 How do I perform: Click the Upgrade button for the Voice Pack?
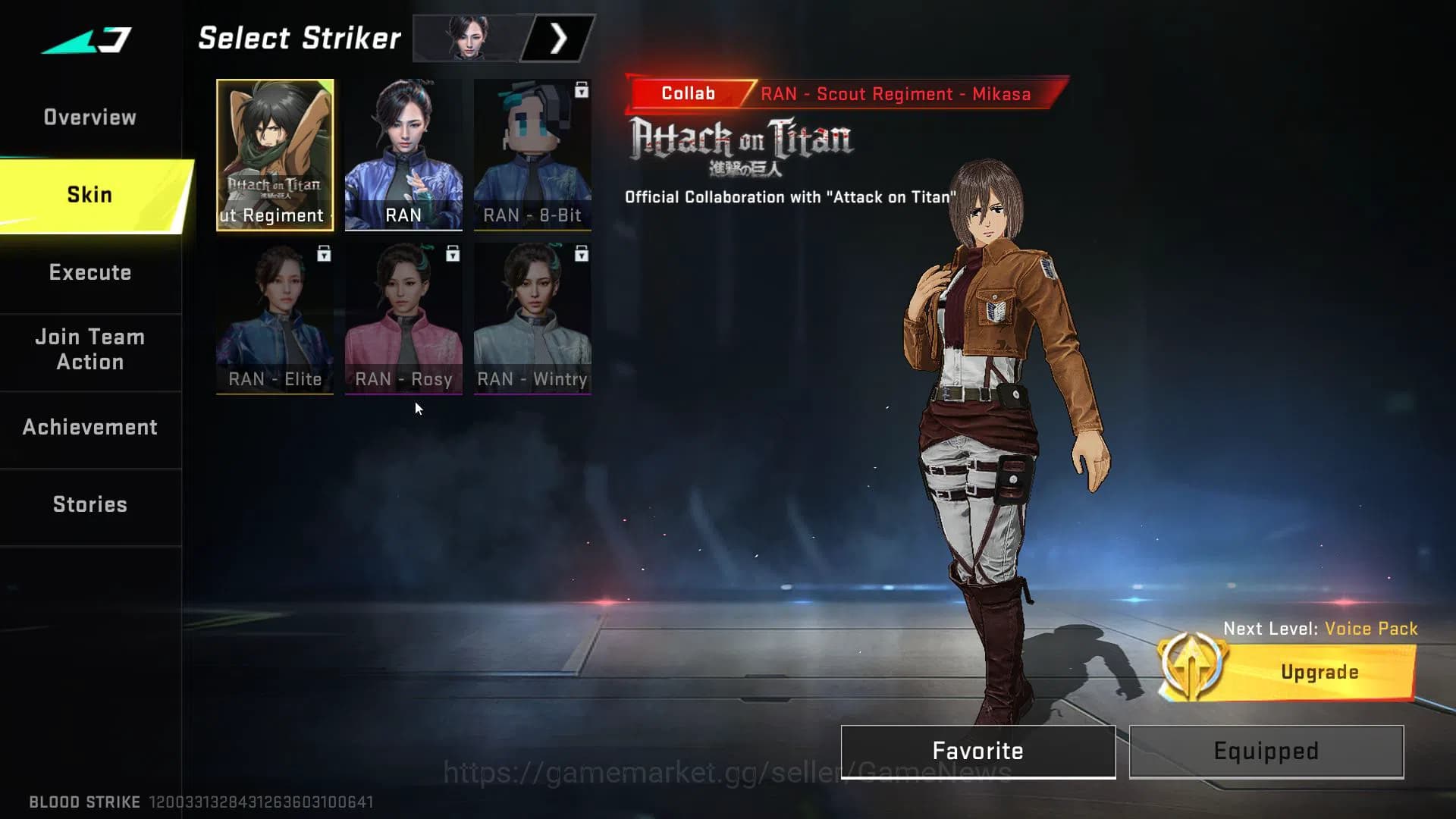pos(1319,671)
